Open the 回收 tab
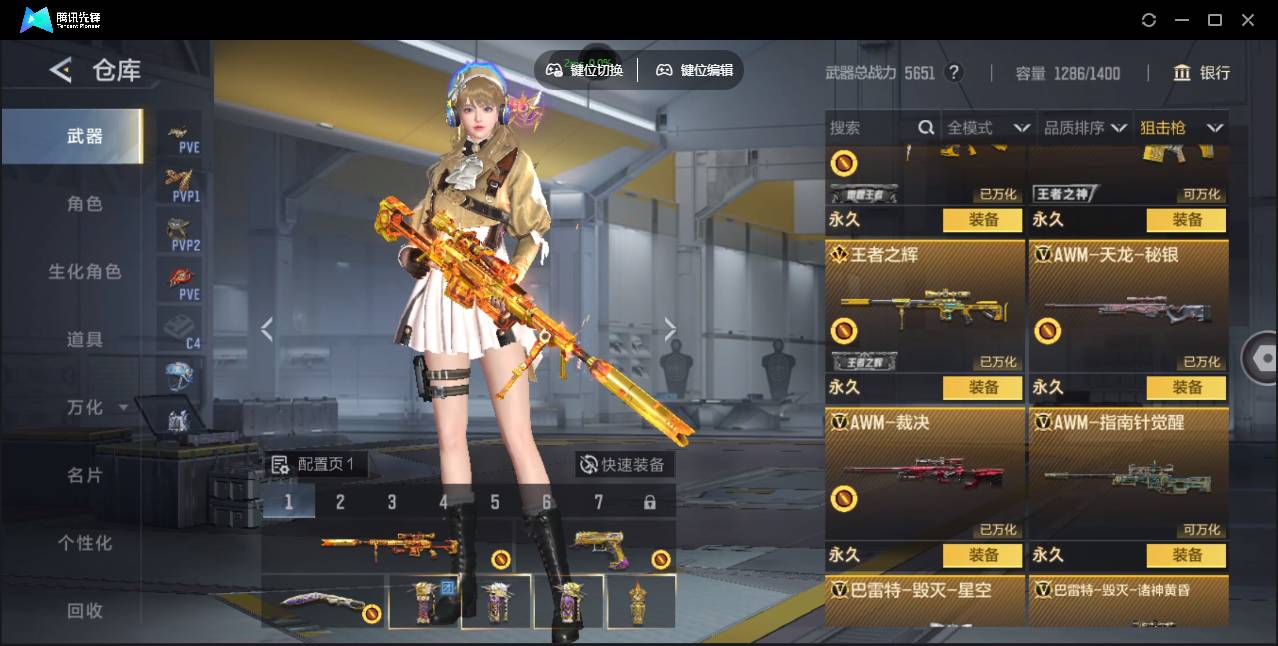1278x646 pixels. pyautogui.click(x=85, y=610)
